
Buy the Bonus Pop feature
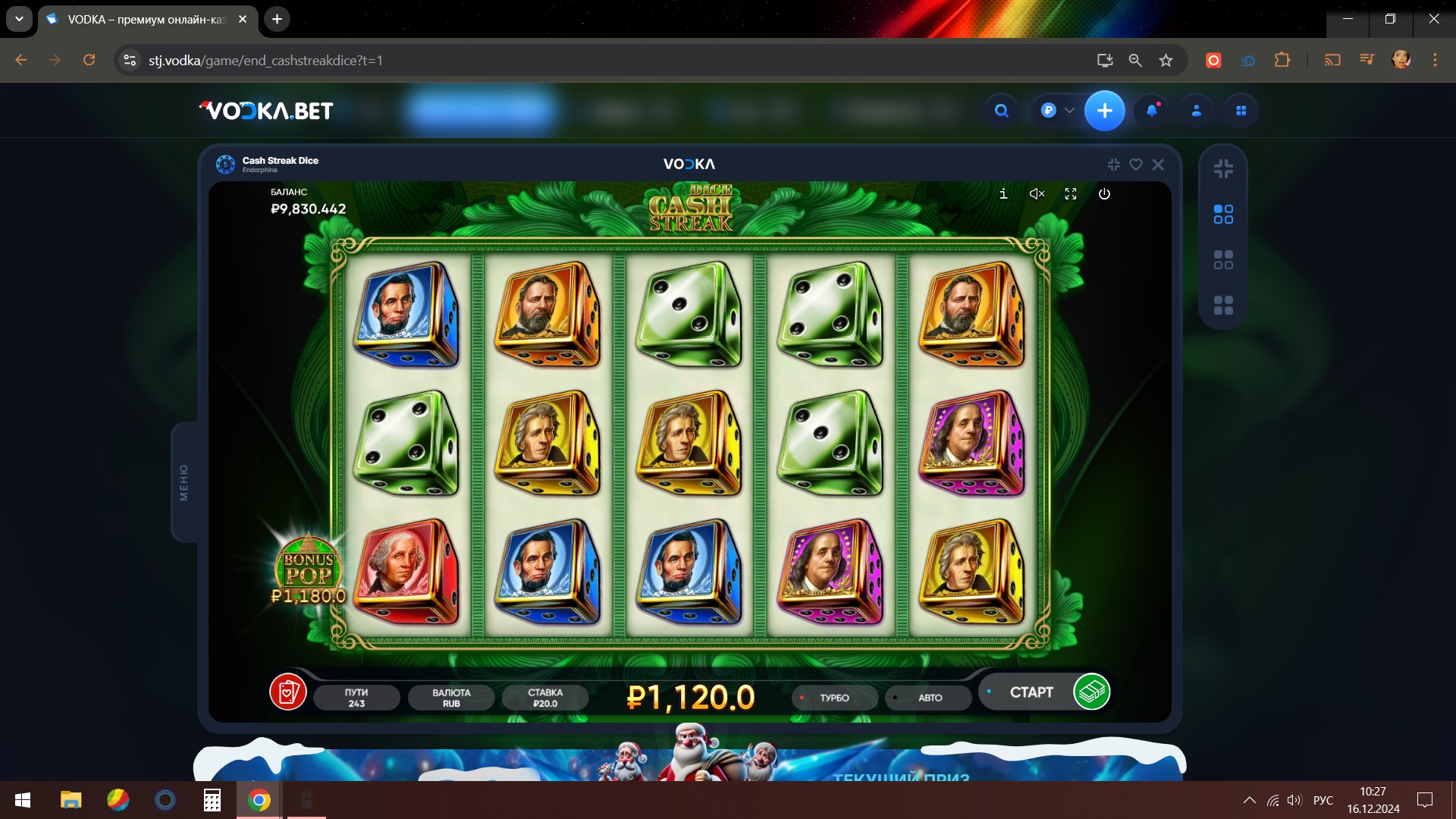point(308,570)
